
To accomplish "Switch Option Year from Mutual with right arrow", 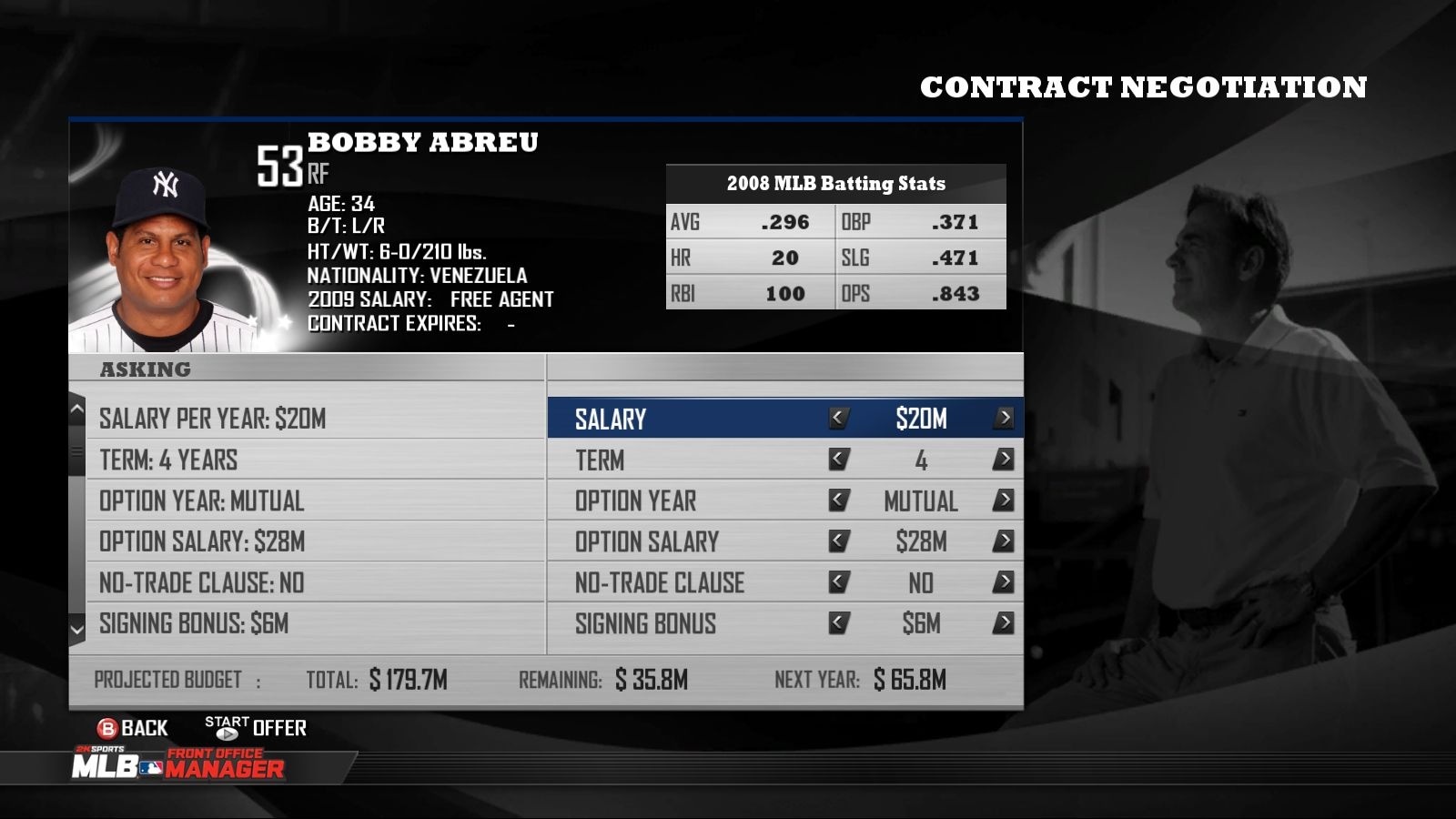I will (x=1005, y=500).
